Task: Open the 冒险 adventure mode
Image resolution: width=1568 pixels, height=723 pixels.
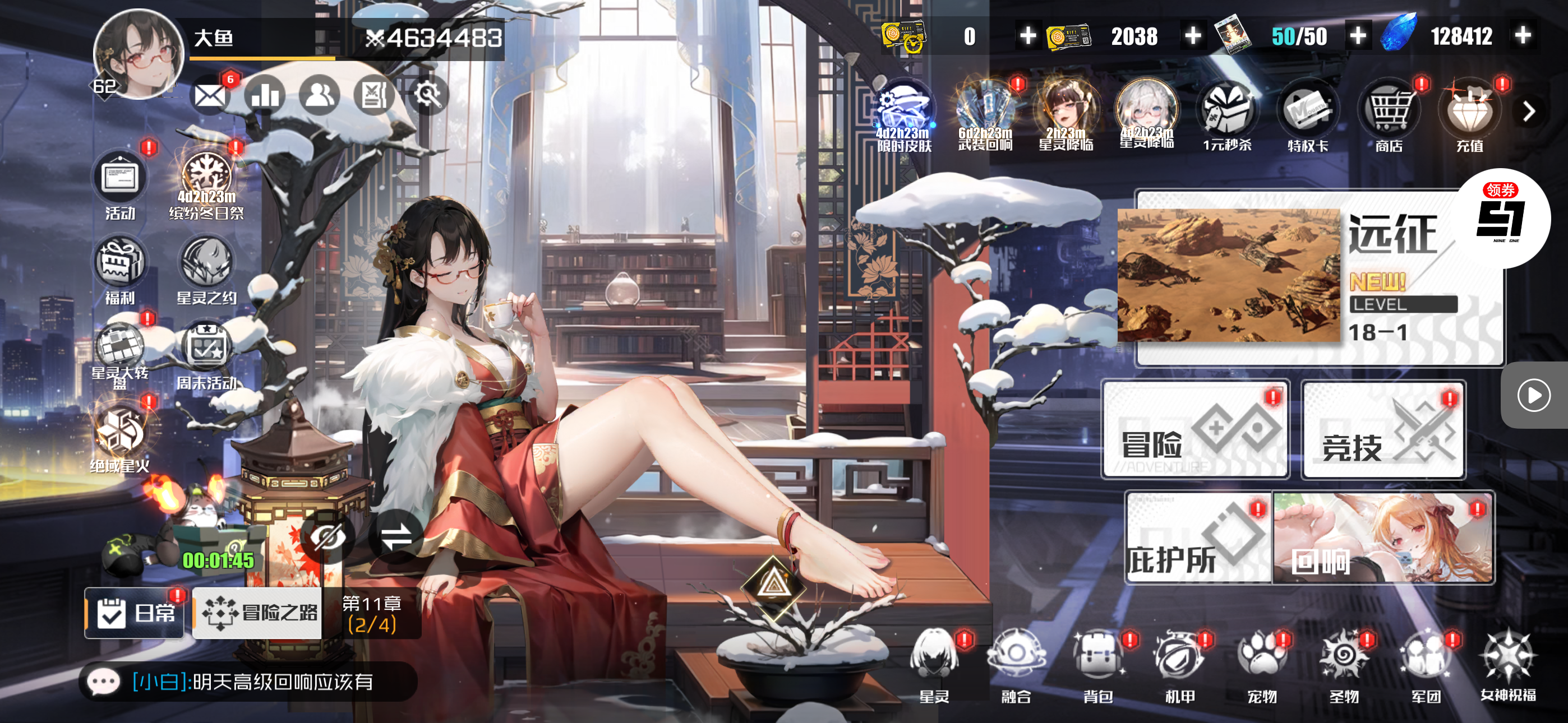Action: click(1195, 430)
